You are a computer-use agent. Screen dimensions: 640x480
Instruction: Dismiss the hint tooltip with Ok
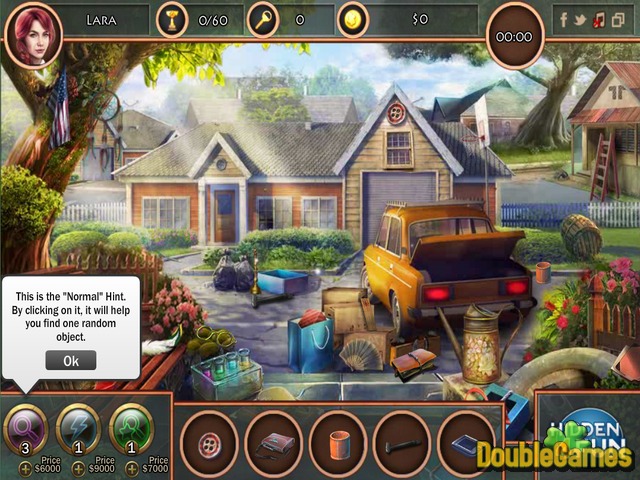71,360
